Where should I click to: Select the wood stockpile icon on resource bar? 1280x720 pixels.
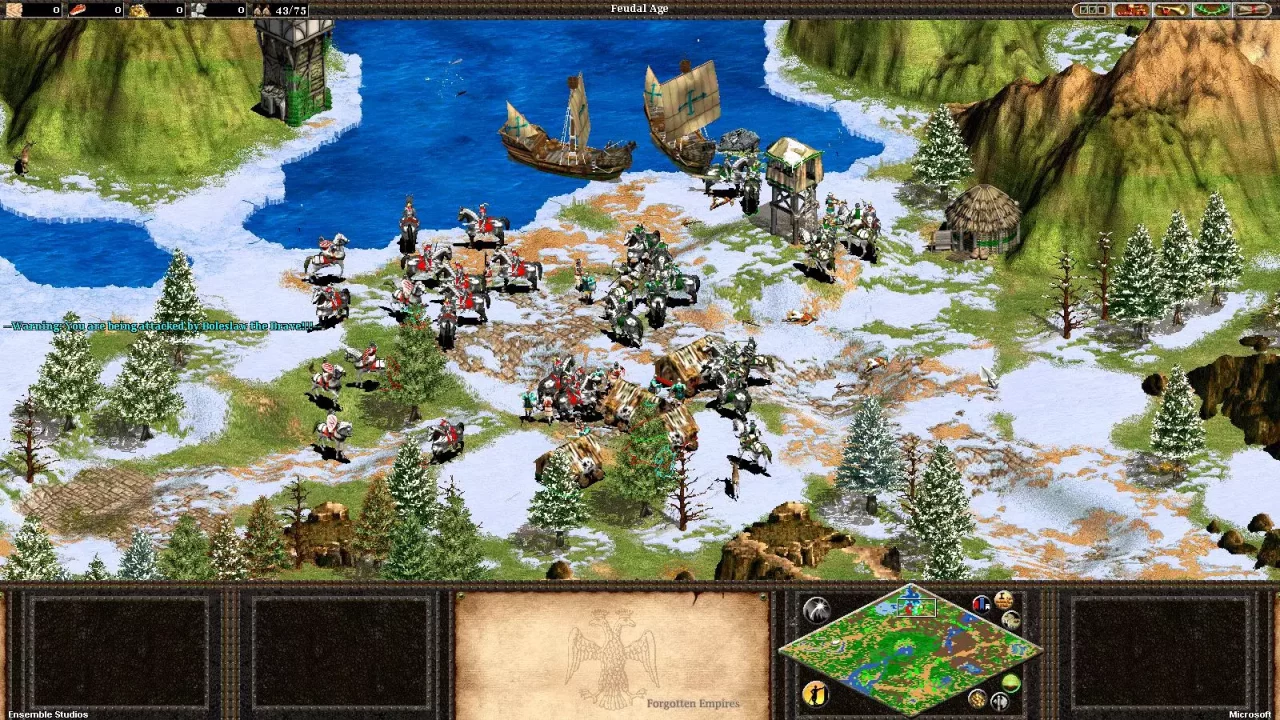(x=15, y=9)
